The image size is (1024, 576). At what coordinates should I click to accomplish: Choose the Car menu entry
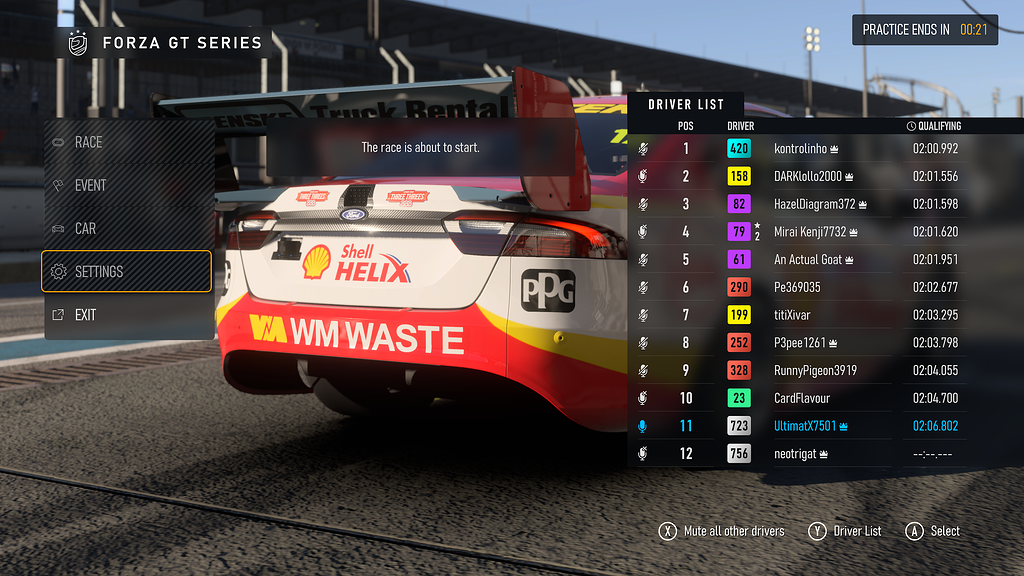127,228
